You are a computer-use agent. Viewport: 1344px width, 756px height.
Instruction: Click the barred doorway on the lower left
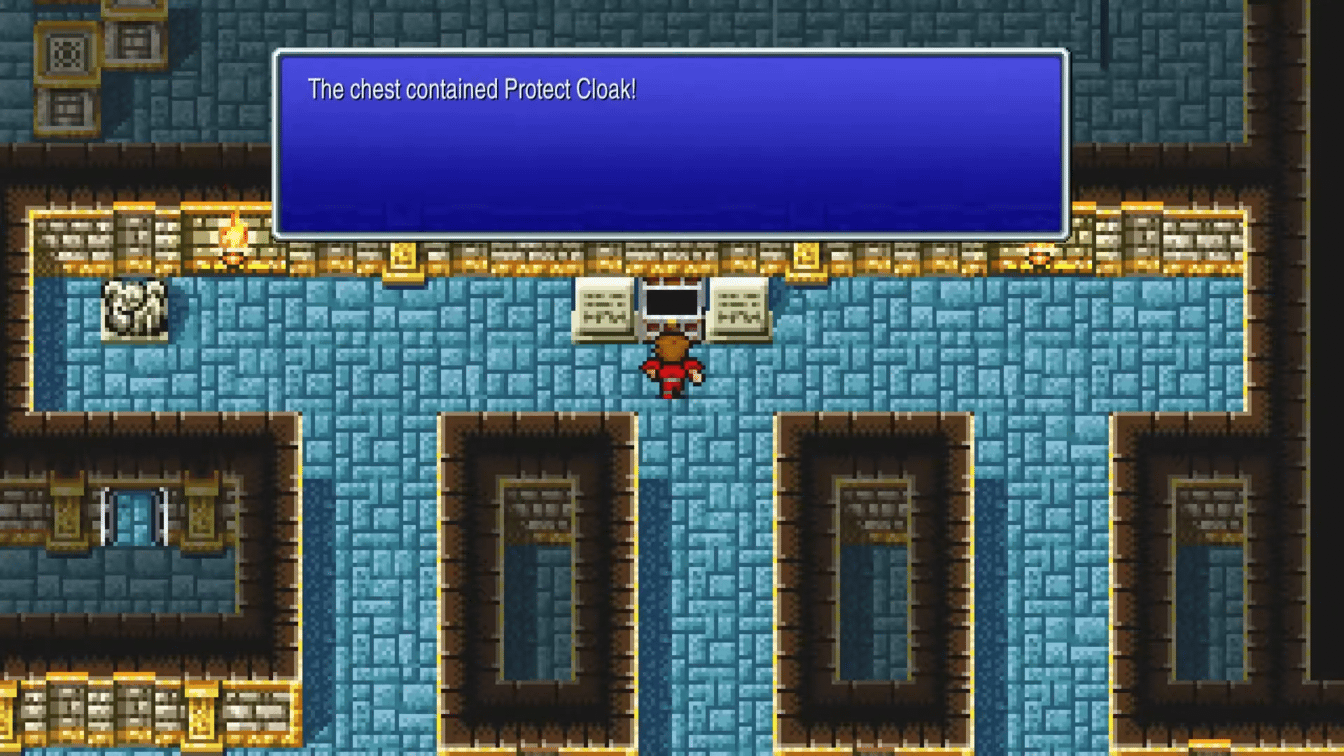(x=135, y=515)
